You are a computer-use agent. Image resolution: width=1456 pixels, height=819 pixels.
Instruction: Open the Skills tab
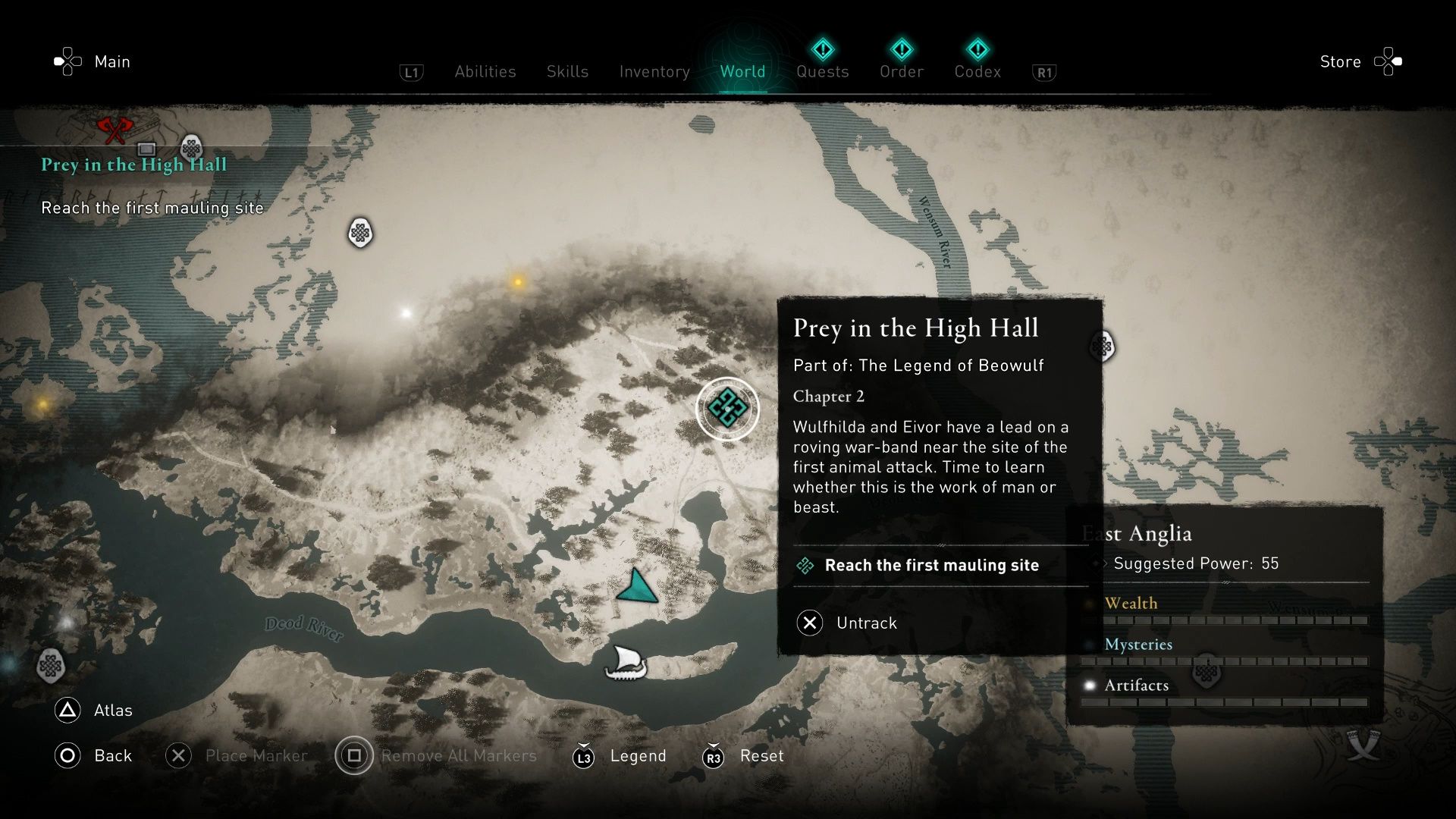tap(567, 72)
